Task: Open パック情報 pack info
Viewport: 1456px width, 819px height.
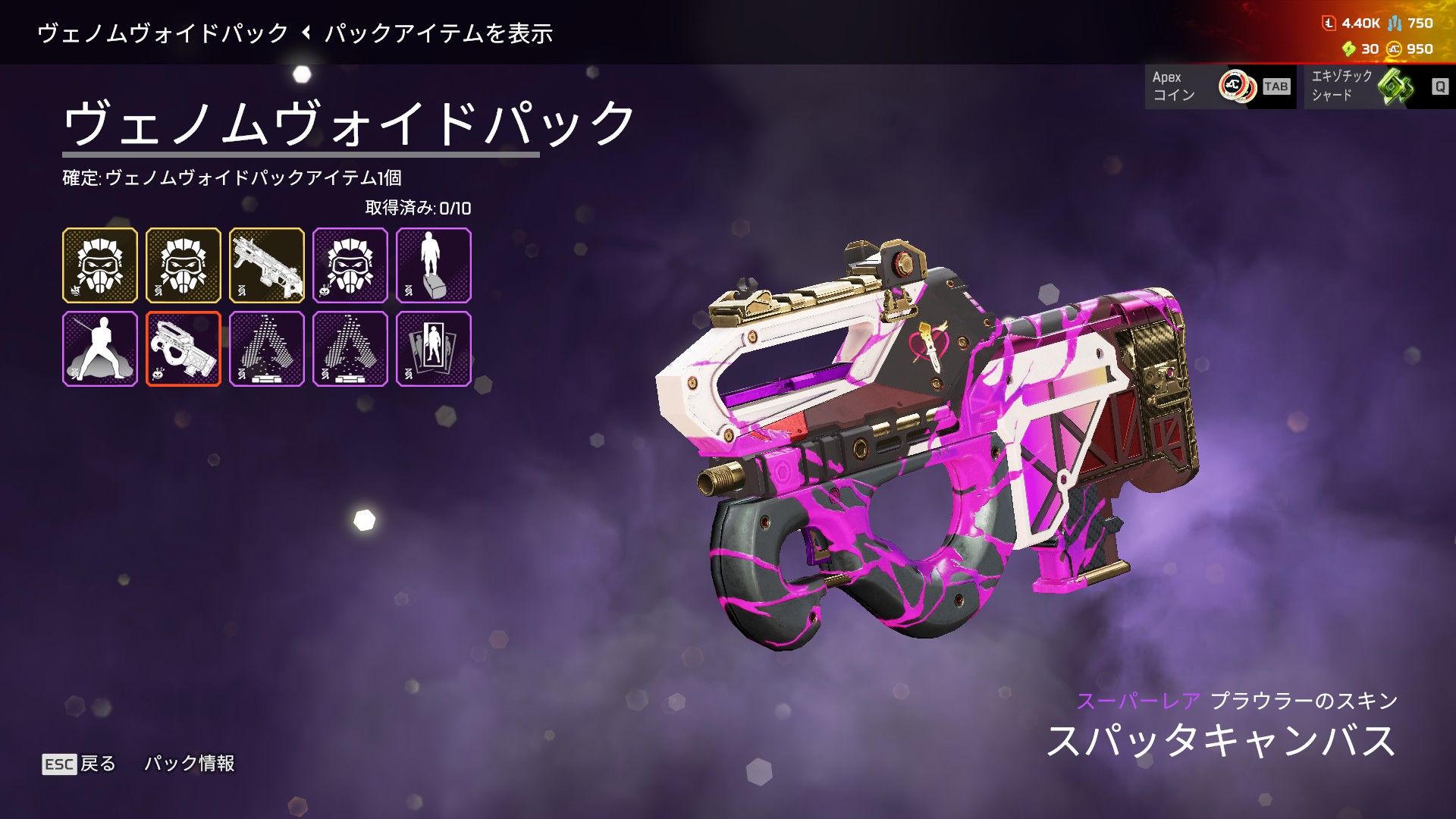Action: [x=190, y=764]
